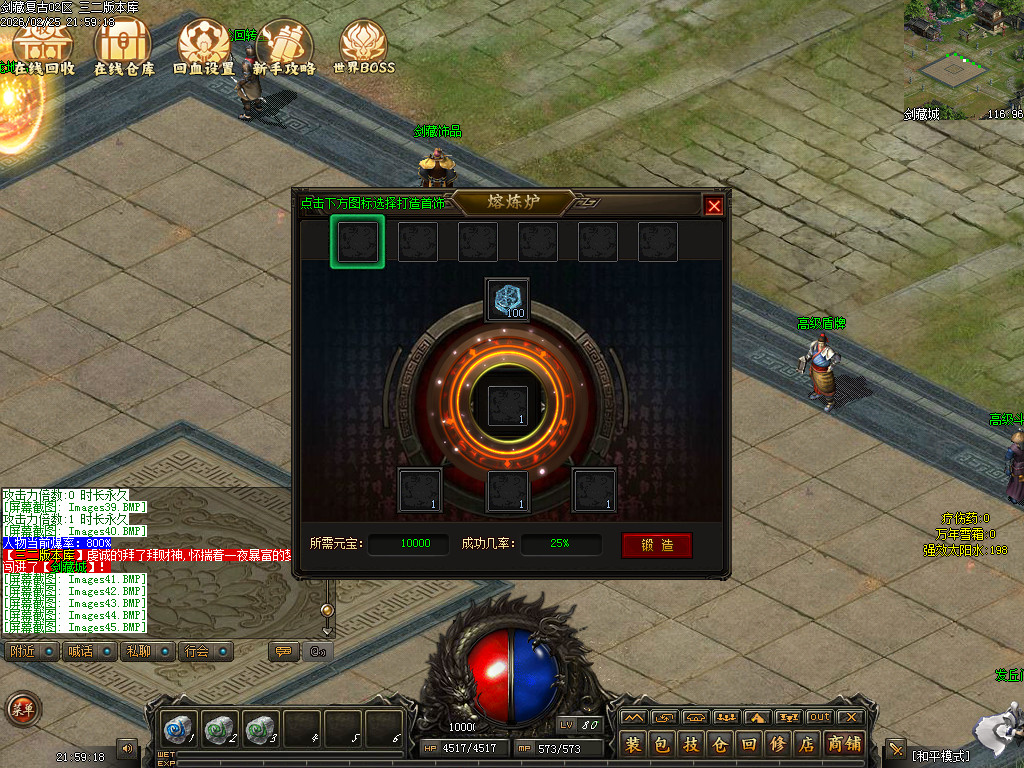Open the round 菜单 menu button
1024x768 pixels.
click(22, 709)
